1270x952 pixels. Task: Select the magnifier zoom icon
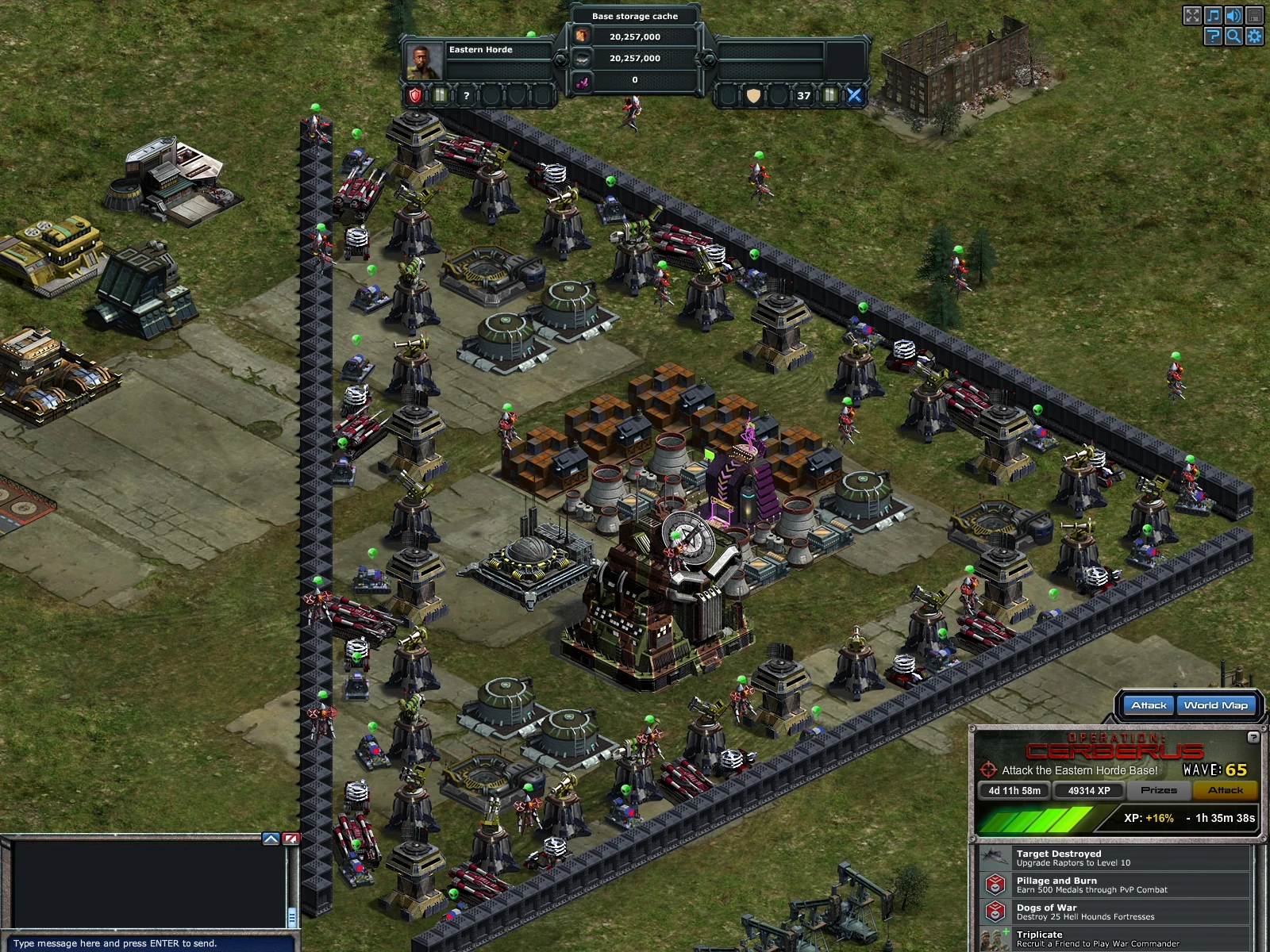(x=1233, y=36)
